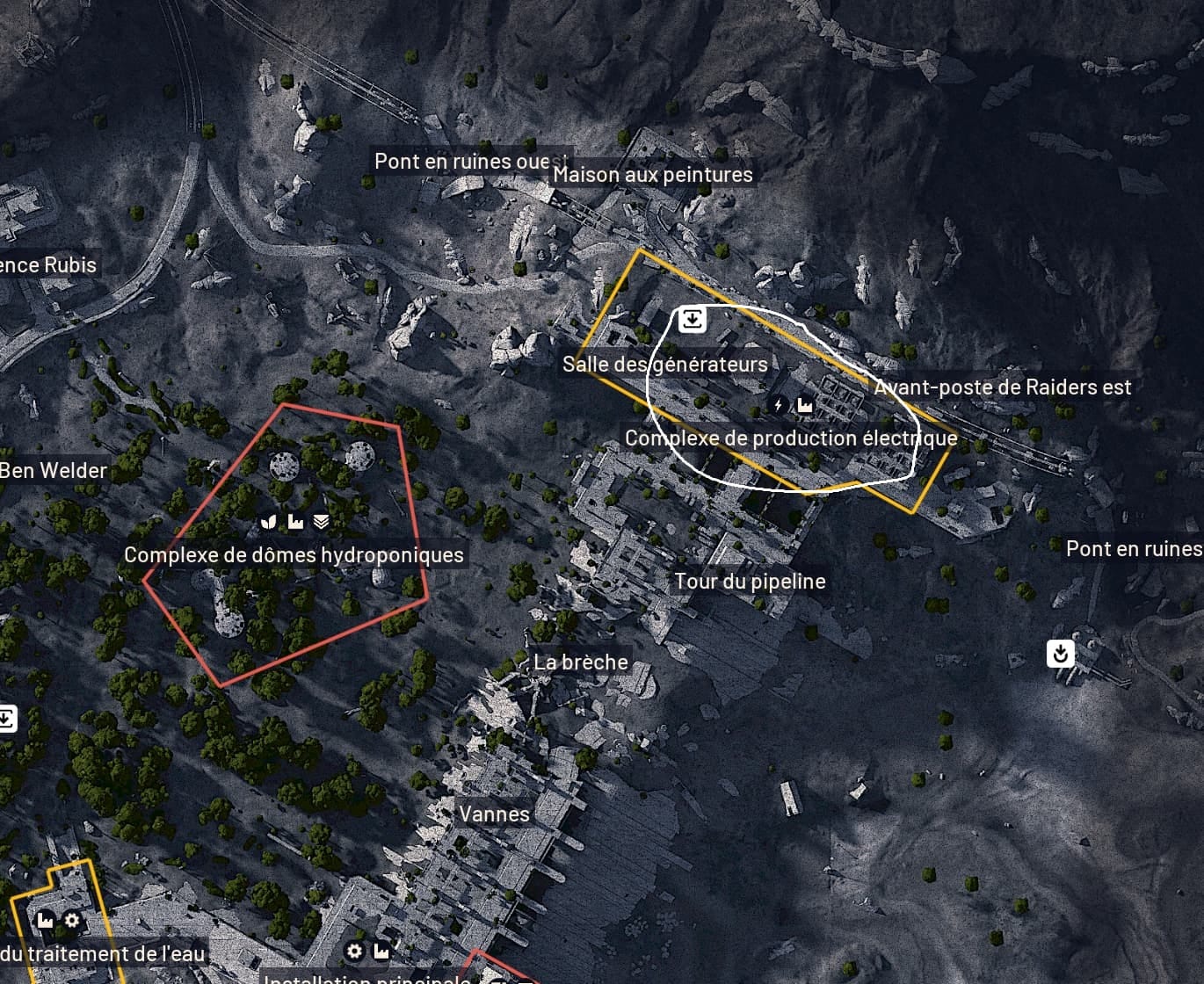1204x984 pixels.
Task: Select Complexe de production électrique label
Action: 791,438
